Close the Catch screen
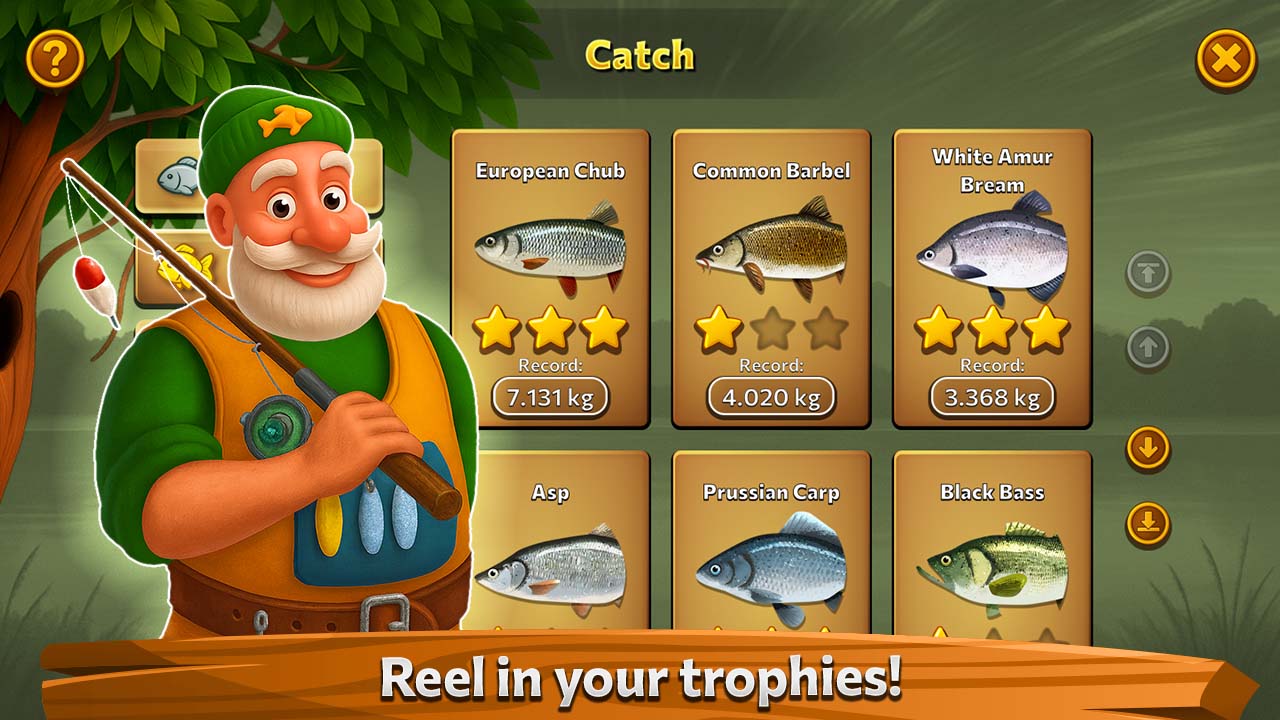 (1225, 59)
